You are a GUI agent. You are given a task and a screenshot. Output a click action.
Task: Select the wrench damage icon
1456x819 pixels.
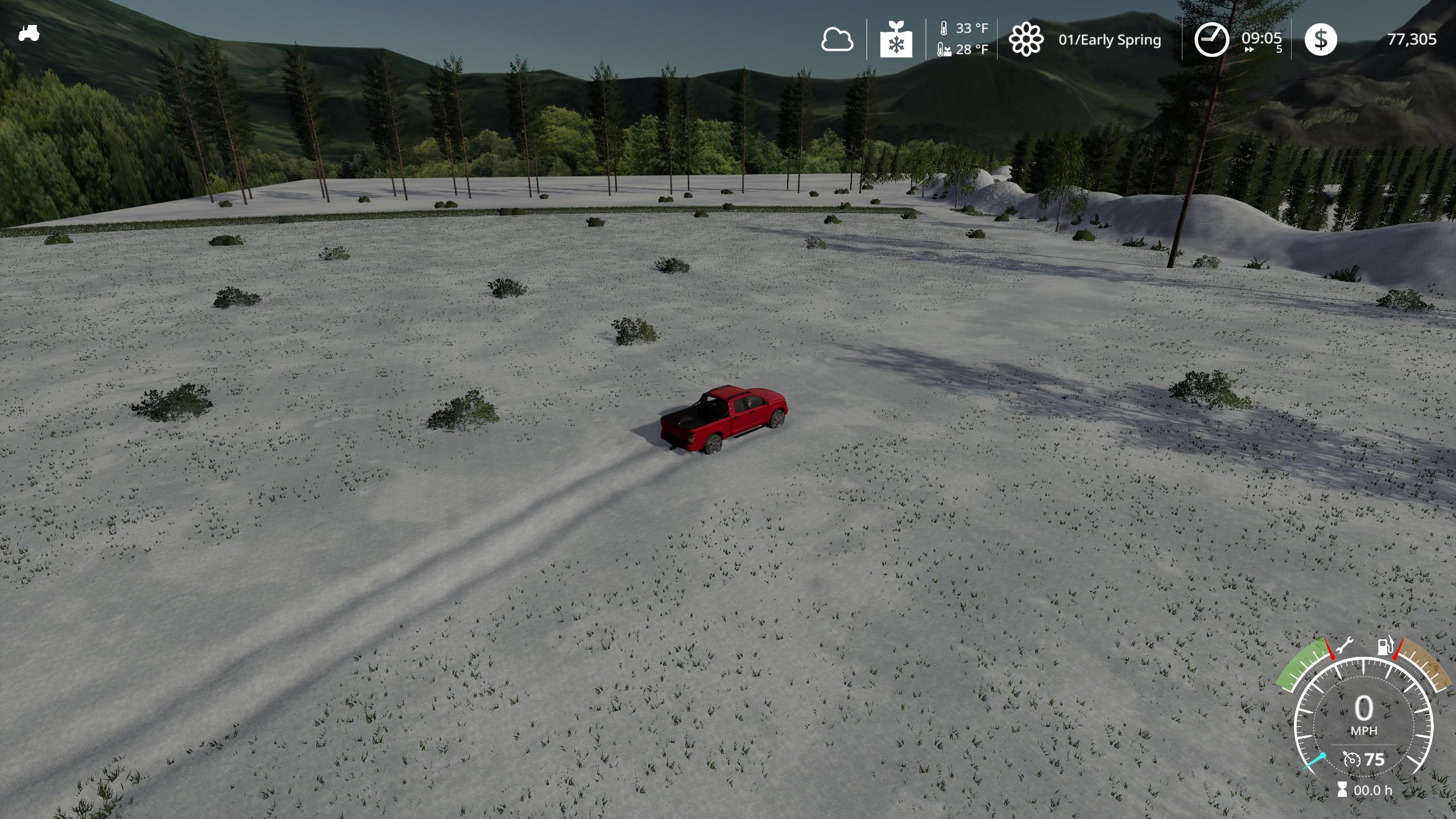pos(1343,647)
